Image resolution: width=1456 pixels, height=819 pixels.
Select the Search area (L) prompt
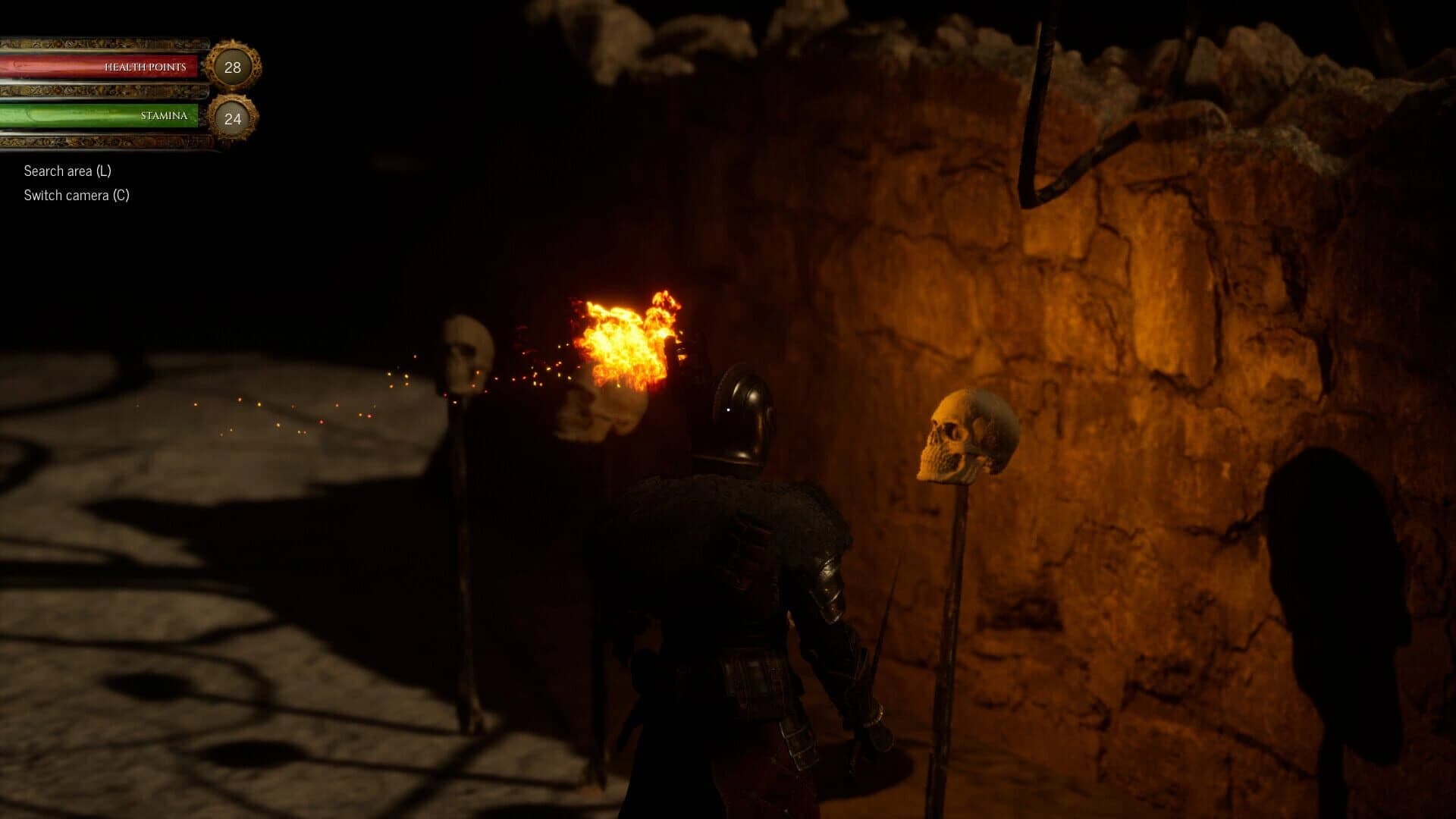pos(67,171)
